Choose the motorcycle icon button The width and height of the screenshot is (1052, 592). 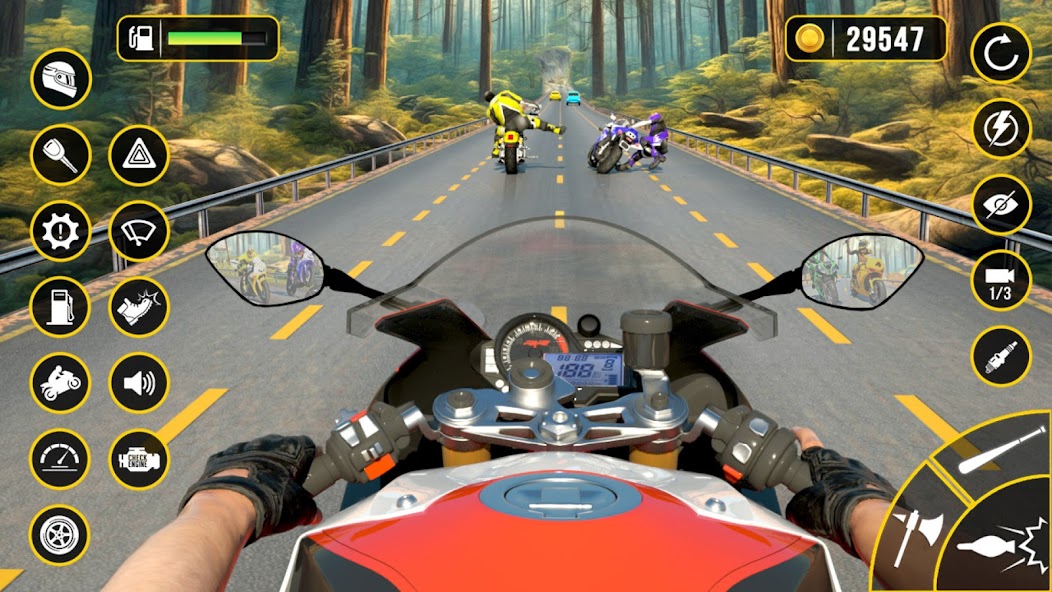(61, 383)
